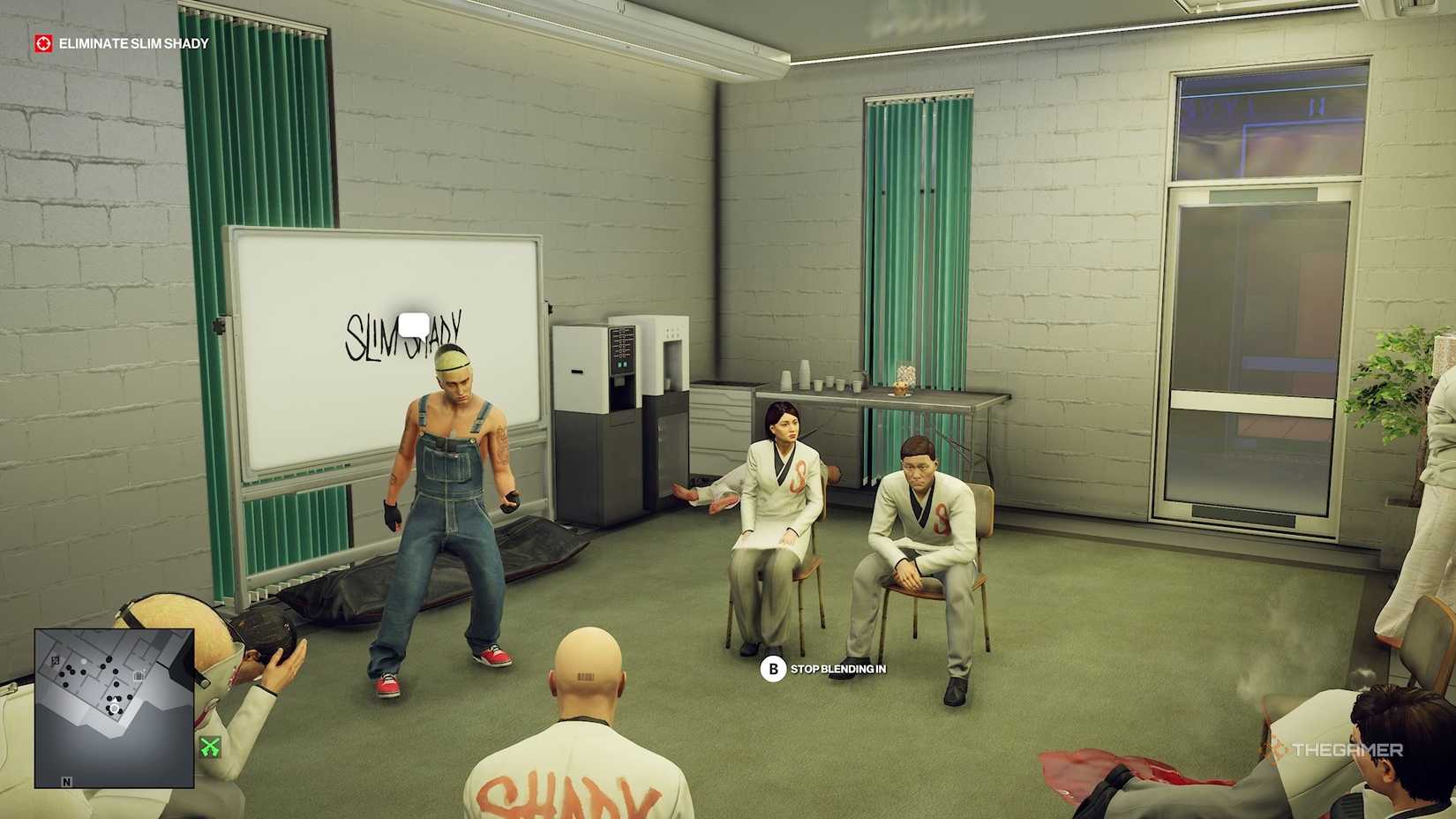The image size is (1456, 819).
Task: Click the circular B button prompt icon
Action: tap(774, 670)
